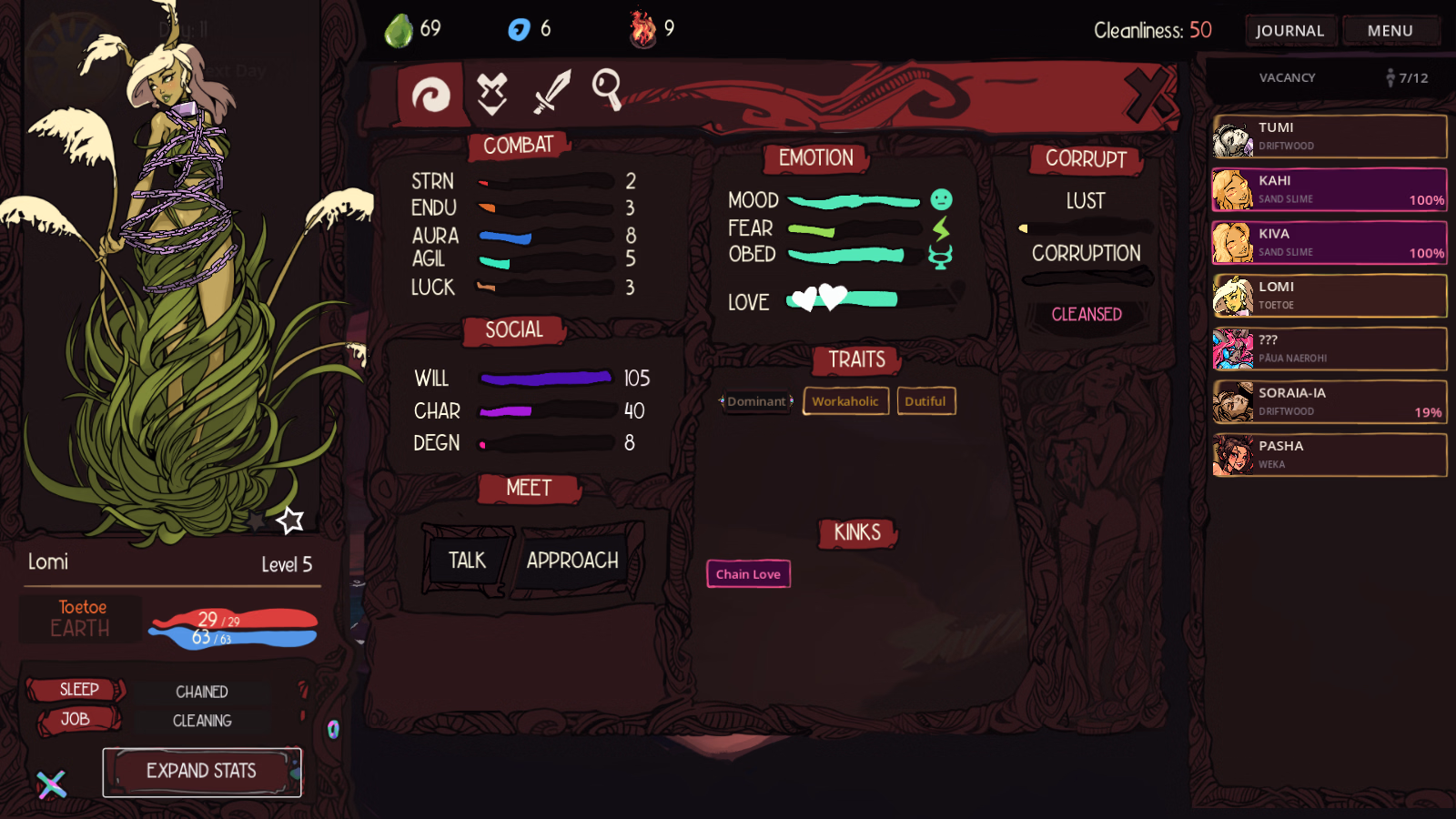
Task: Select Kahi the Sand Slime
Action: point(1329,189)
